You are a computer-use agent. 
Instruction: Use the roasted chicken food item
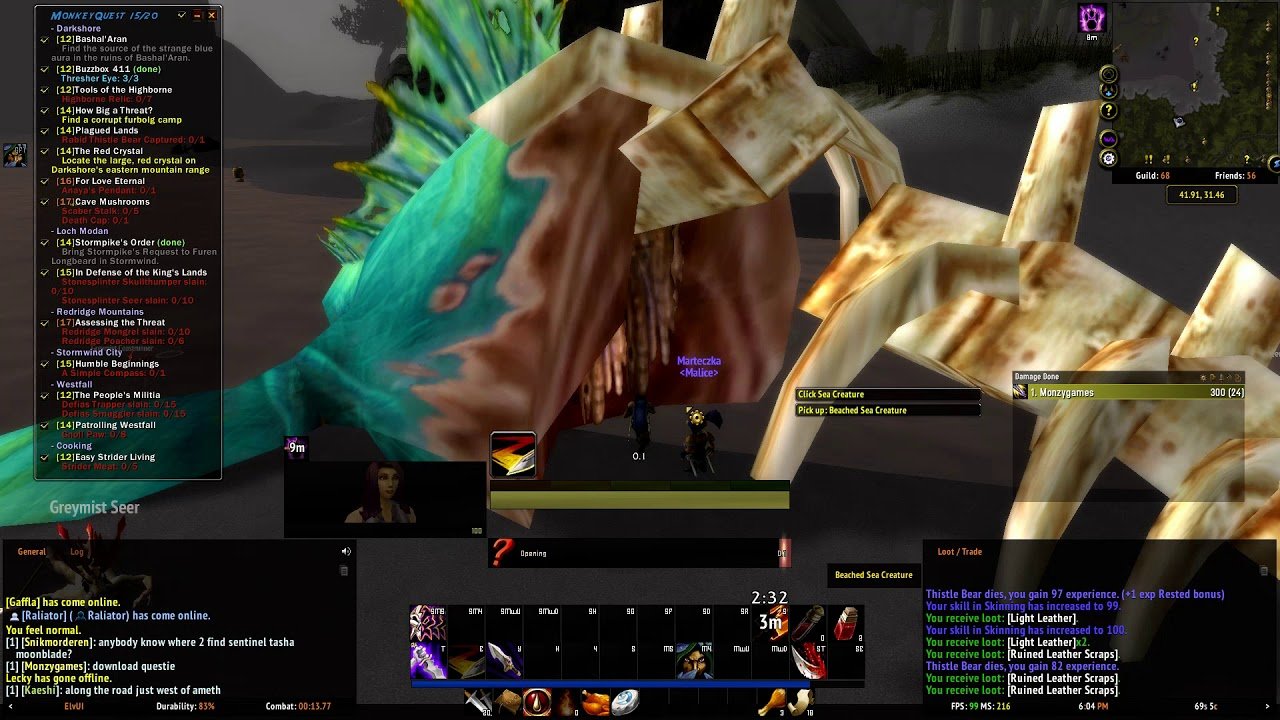595,702
